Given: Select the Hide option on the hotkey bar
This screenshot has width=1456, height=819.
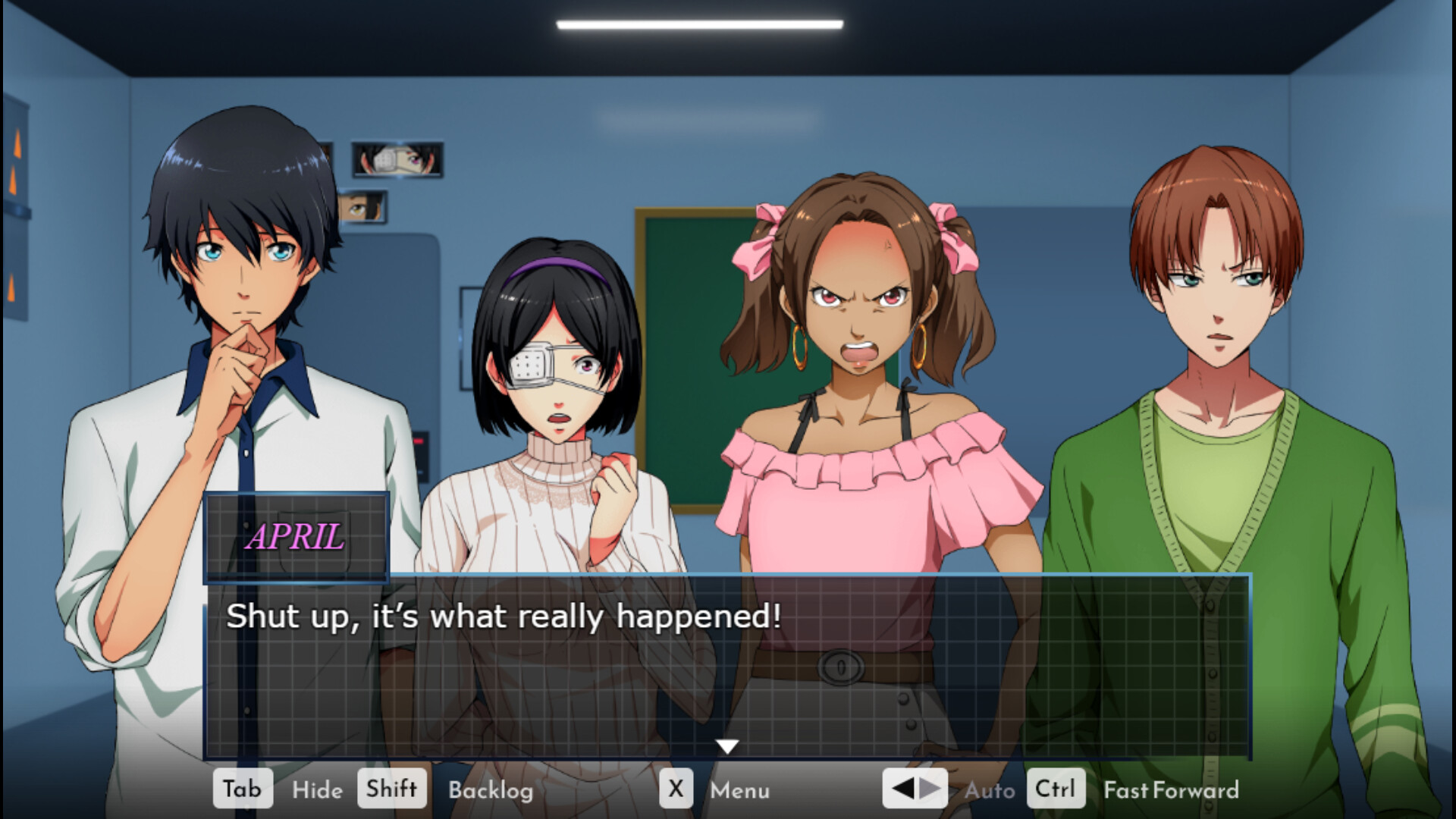Looking at the screenshot, I should point(317,790).
